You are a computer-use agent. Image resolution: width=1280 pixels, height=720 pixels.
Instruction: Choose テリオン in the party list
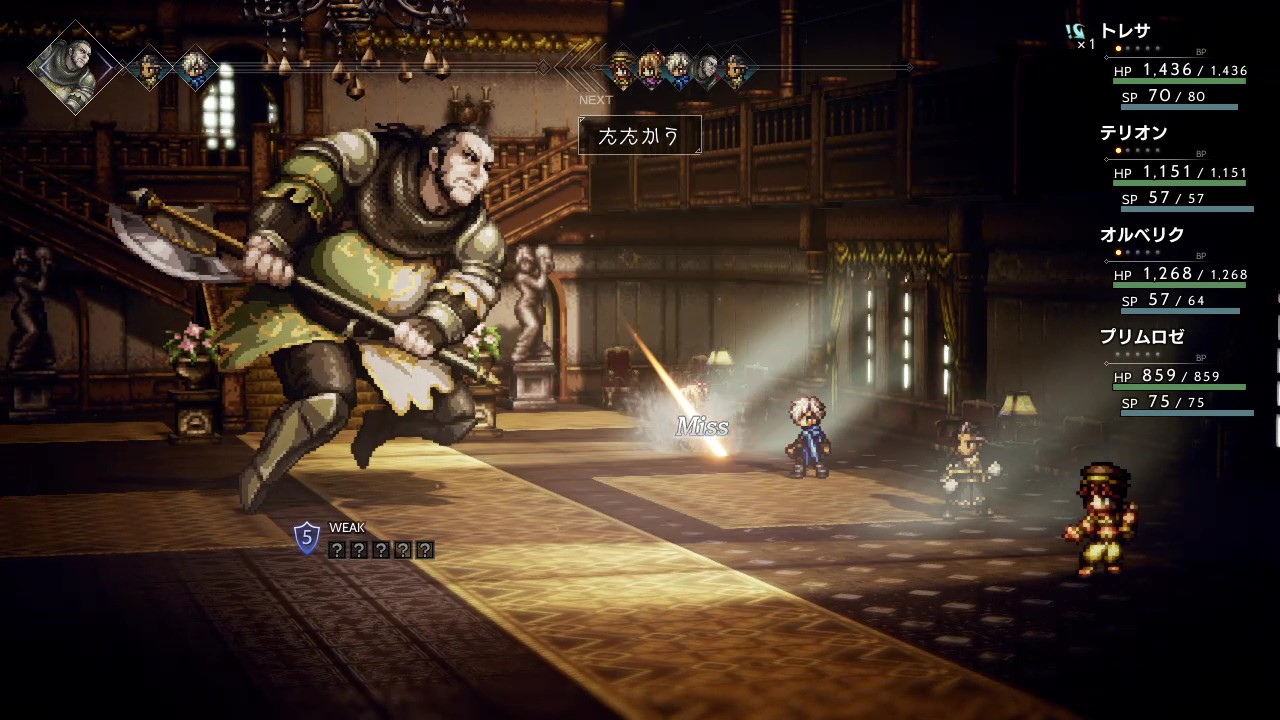[1133, 134]
